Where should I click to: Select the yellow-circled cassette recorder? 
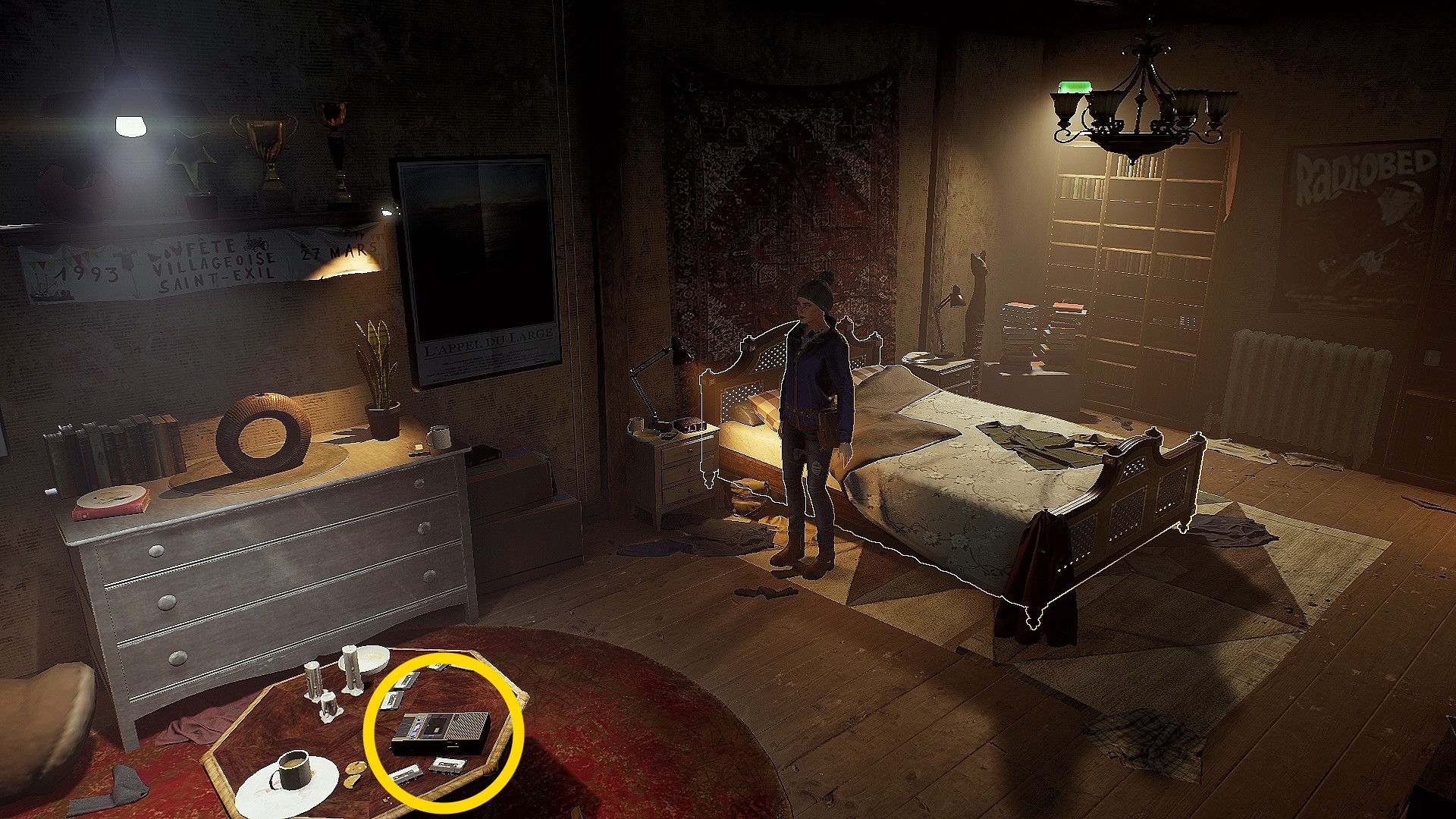(x=440, y=733)
